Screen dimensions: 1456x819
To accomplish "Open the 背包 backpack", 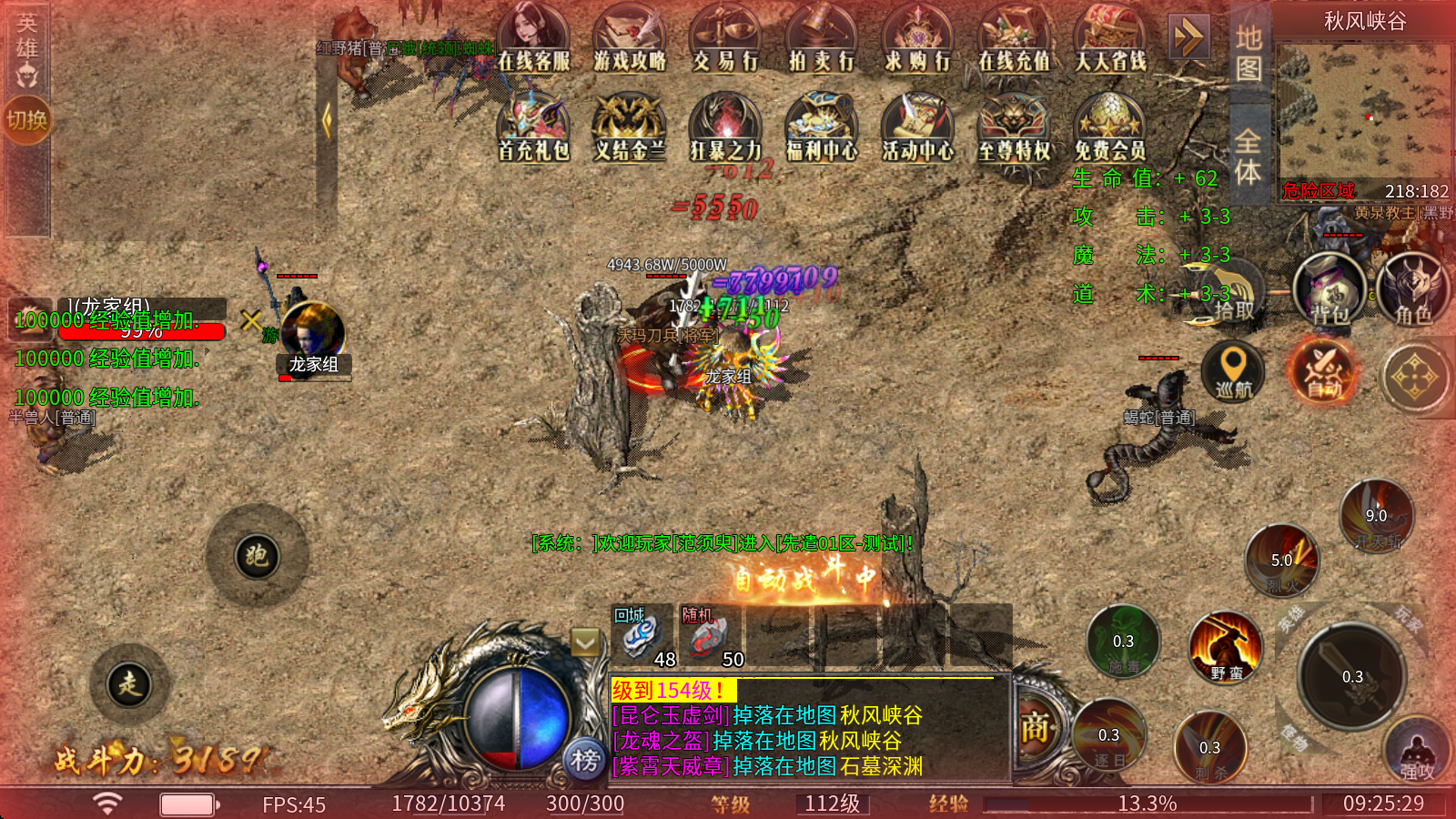I will point(1330,289).
